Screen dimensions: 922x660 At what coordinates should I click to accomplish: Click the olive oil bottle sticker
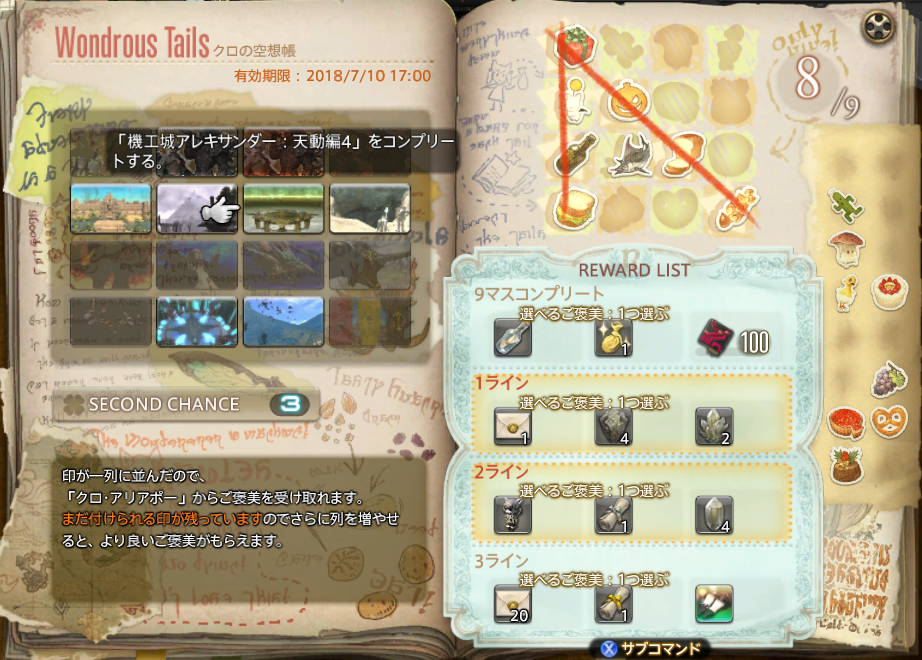(573, 153)
